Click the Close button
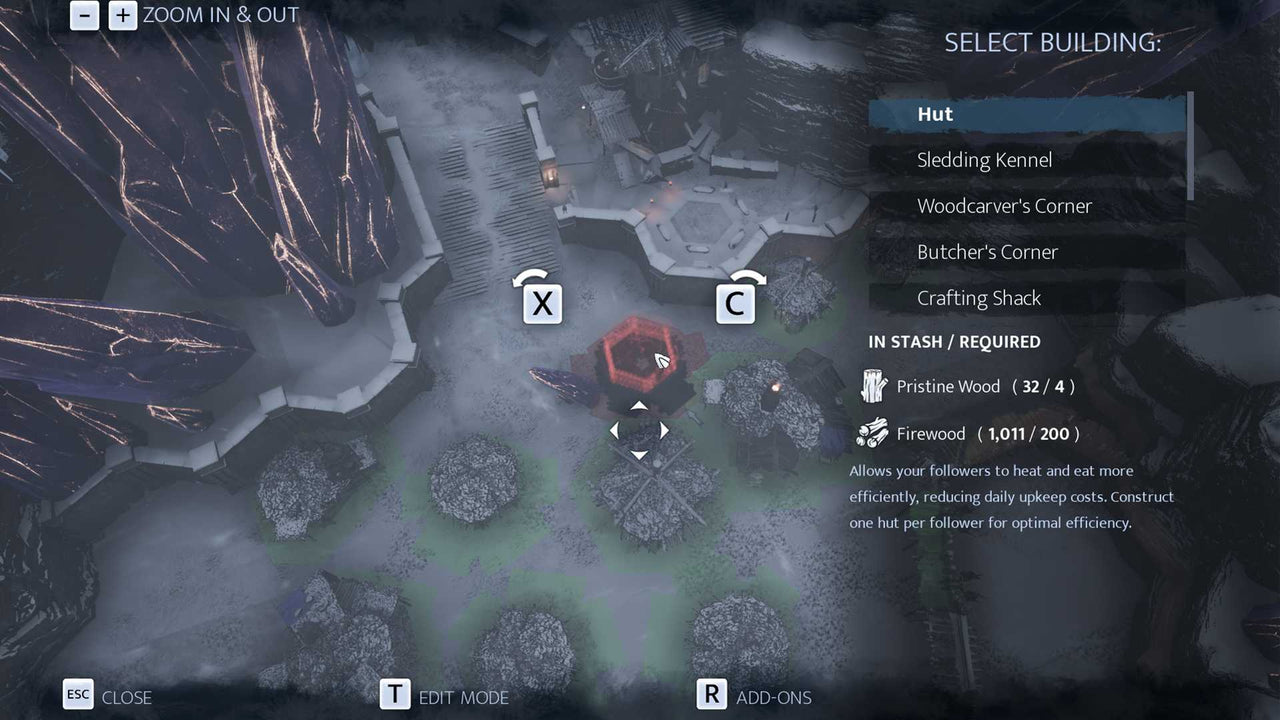This screenshot has width=1280, height=720. (x=129, y=697)
